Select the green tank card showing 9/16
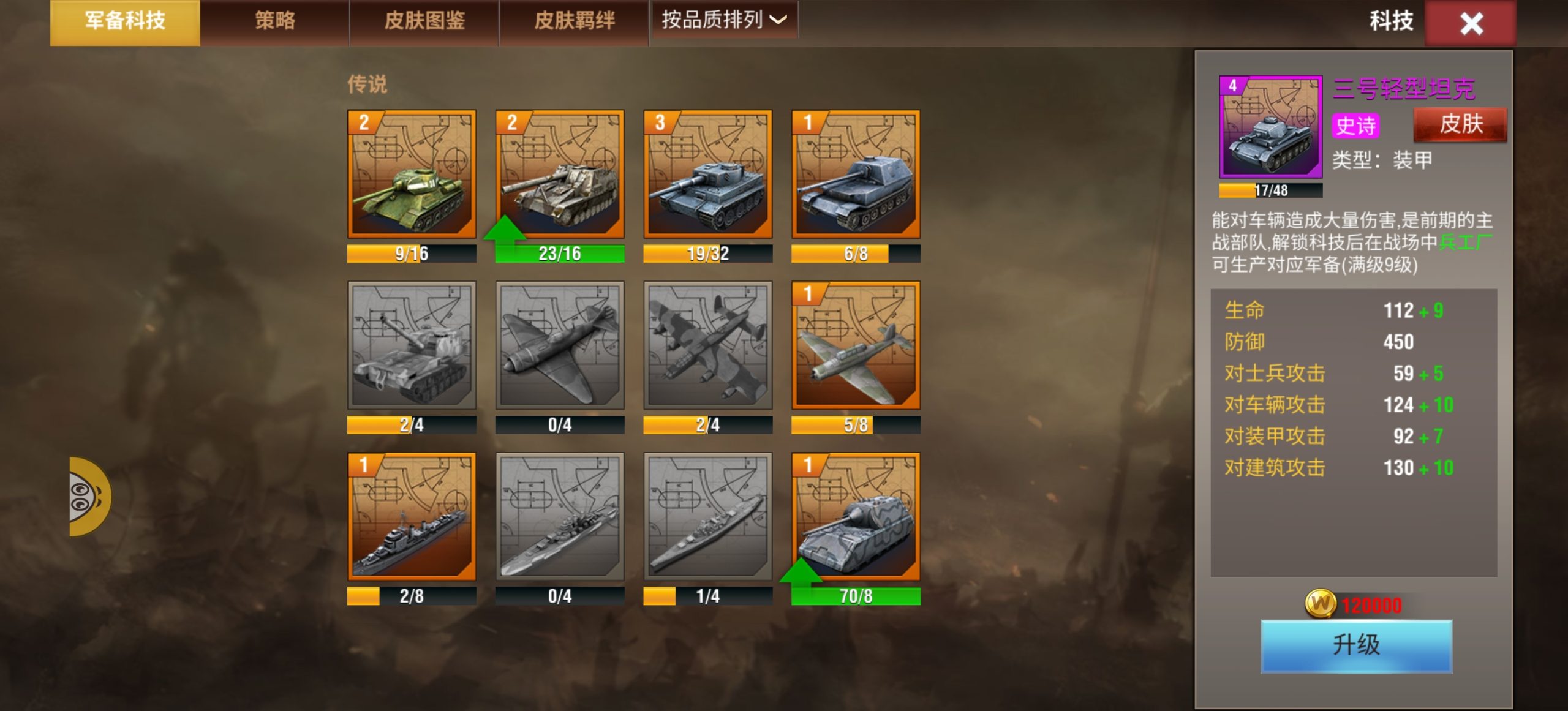Image resolution: width=1568 pixels, height=711 pixels. (x=412, y=175)
